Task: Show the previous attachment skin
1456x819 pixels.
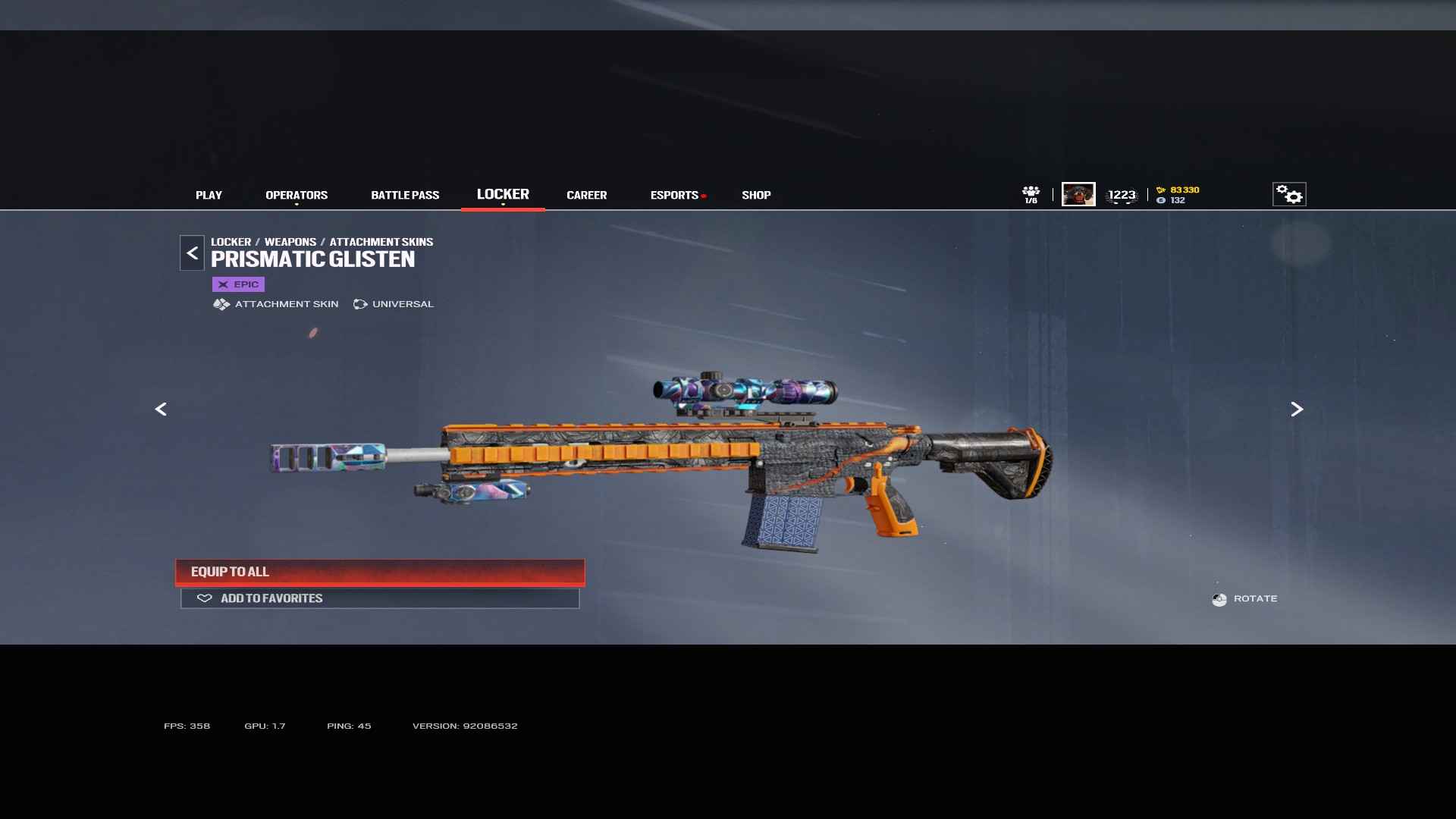Action: click(161, 409)
